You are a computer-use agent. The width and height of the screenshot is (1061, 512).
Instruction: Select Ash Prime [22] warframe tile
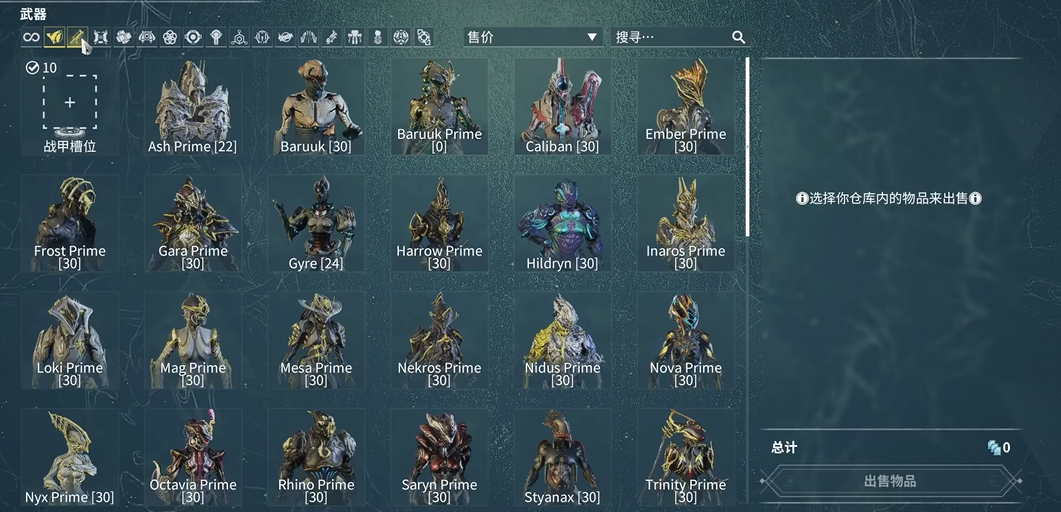coord(192,107)
